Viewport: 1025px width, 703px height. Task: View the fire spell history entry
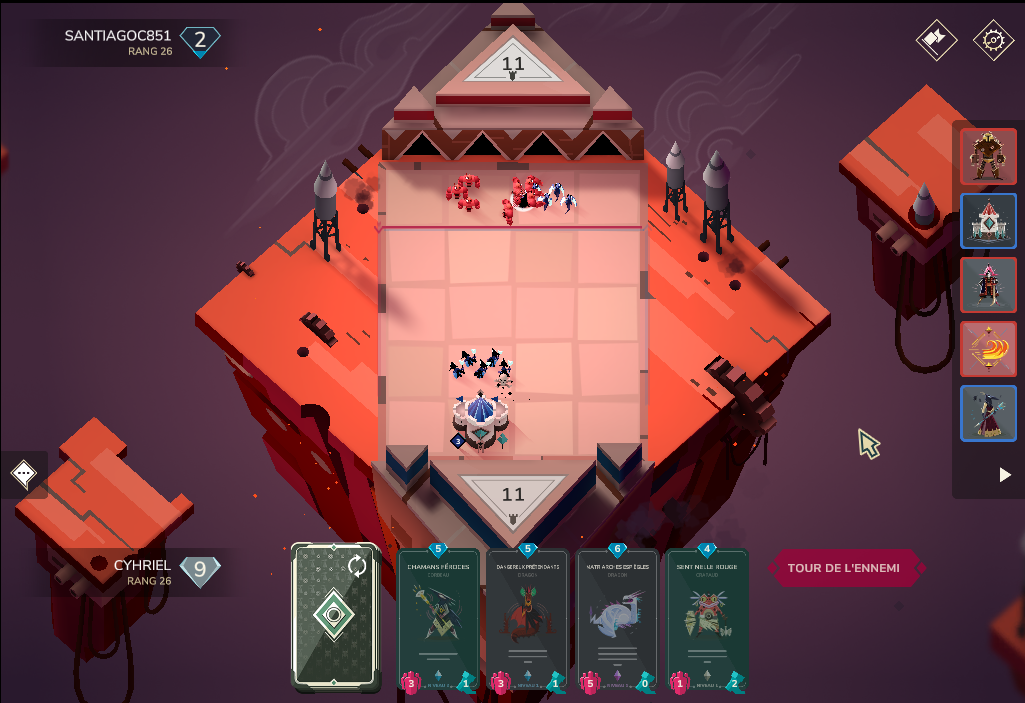[988, 348]
